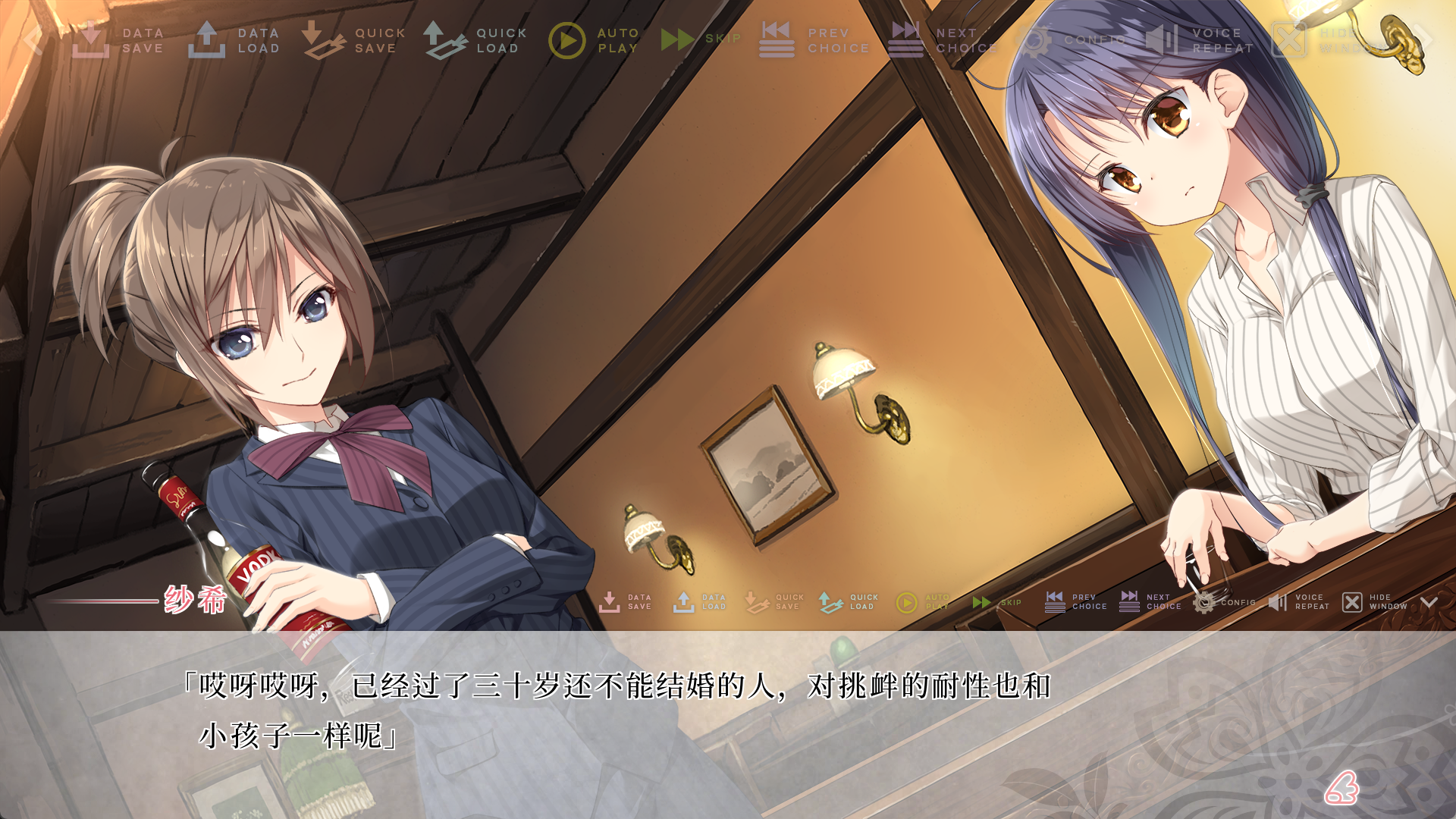Toggle the small Auto Play above the dialogue box

922,602
